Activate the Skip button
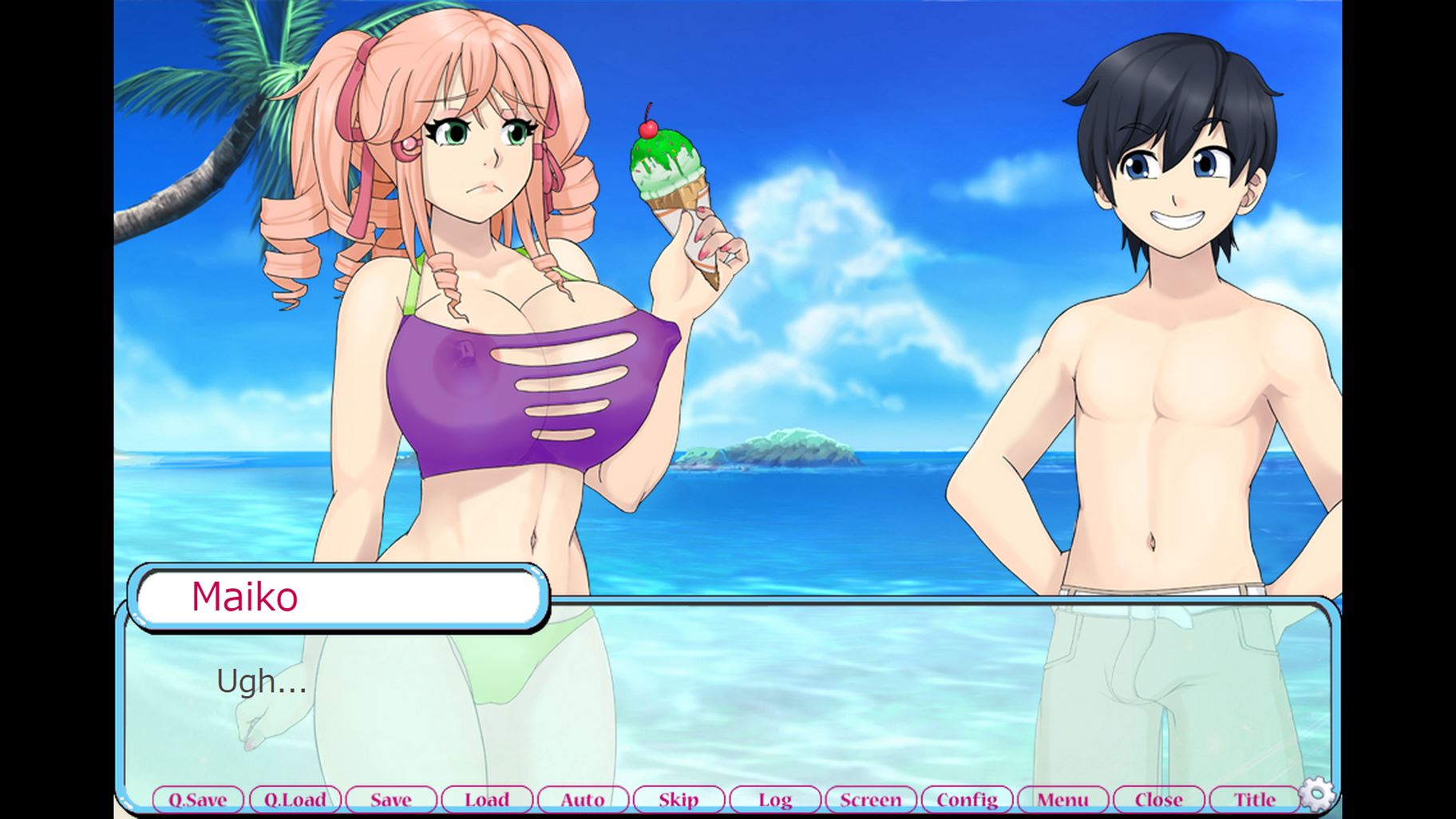The image size is (1456, 819). (679, 799)
